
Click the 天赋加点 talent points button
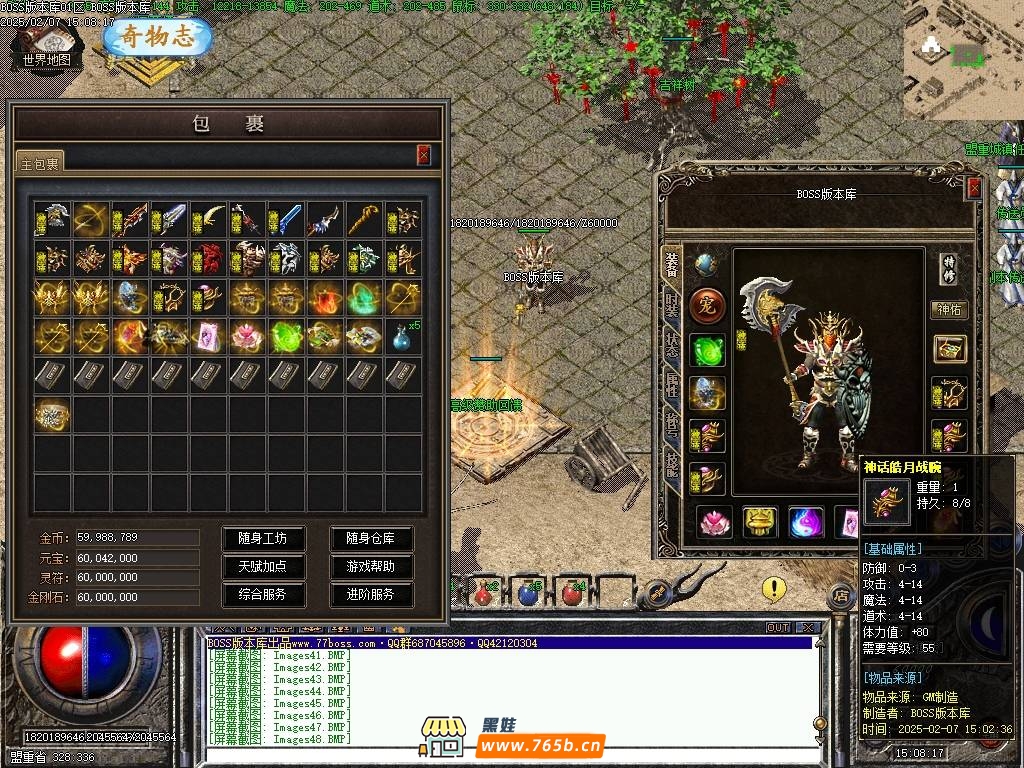(x=262, y=566)
